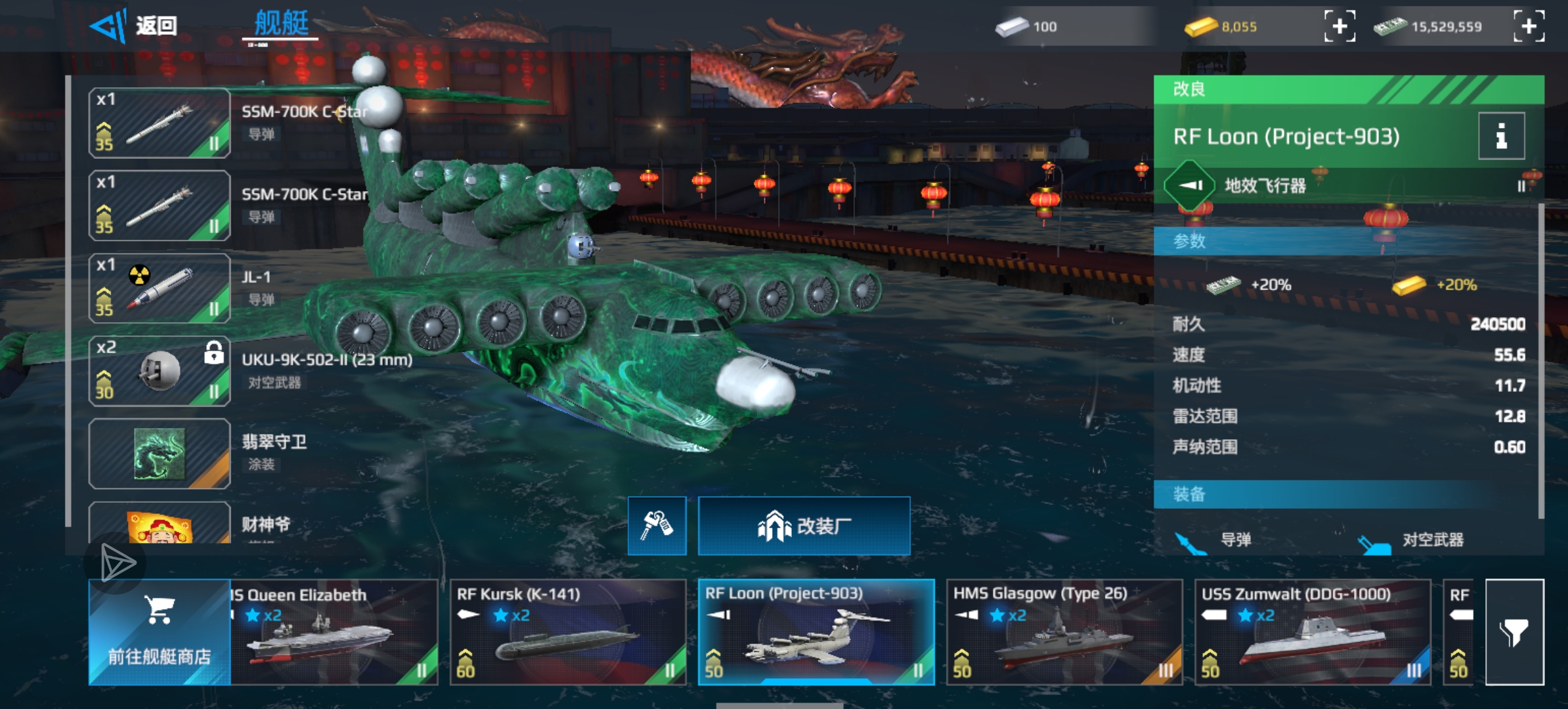Add more cash with the plus button
Viewport: 1568px width, 709px height.
[x=1529, y=27]
